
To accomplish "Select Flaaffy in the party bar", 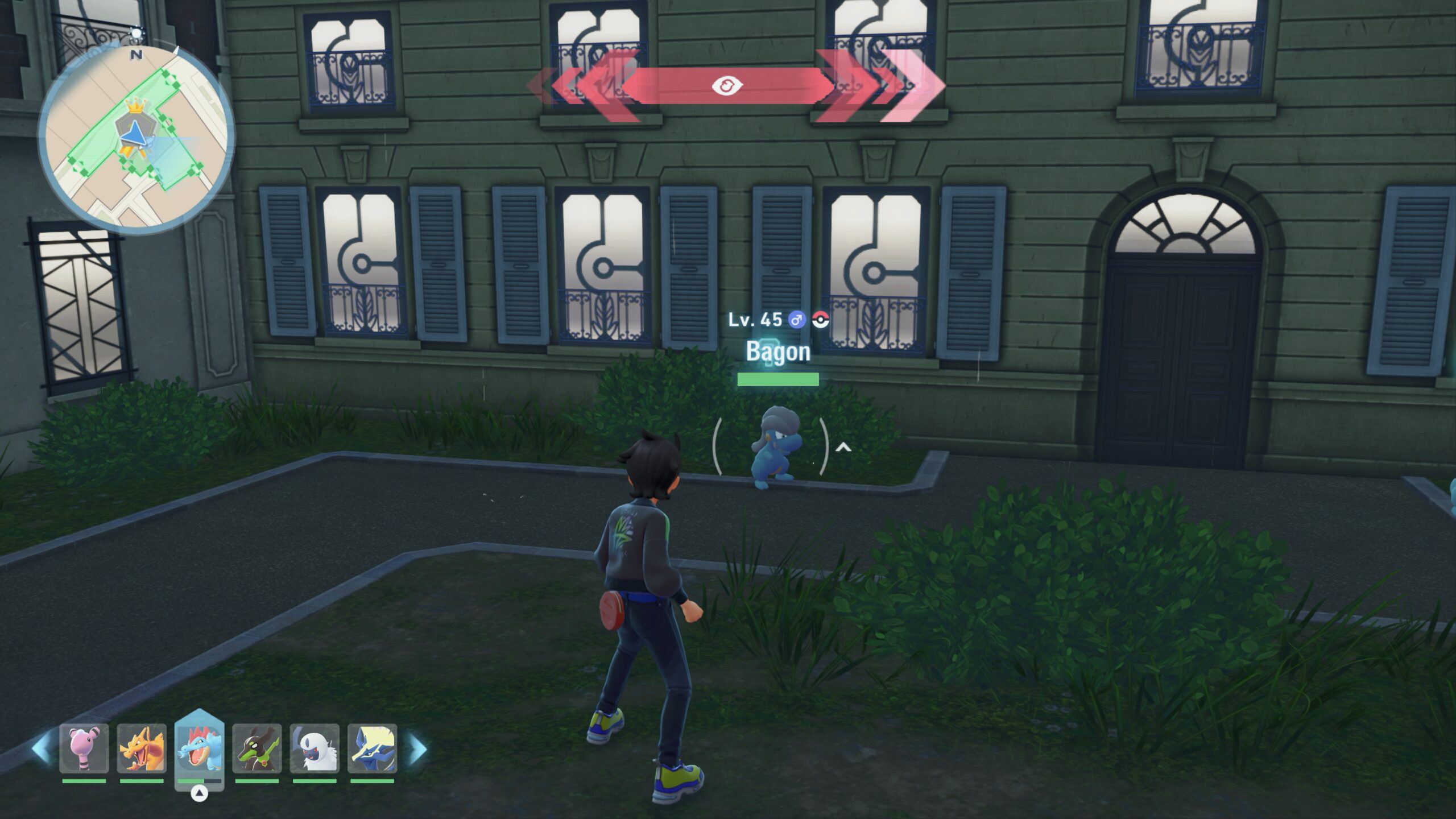I will (x=84, y=748).
